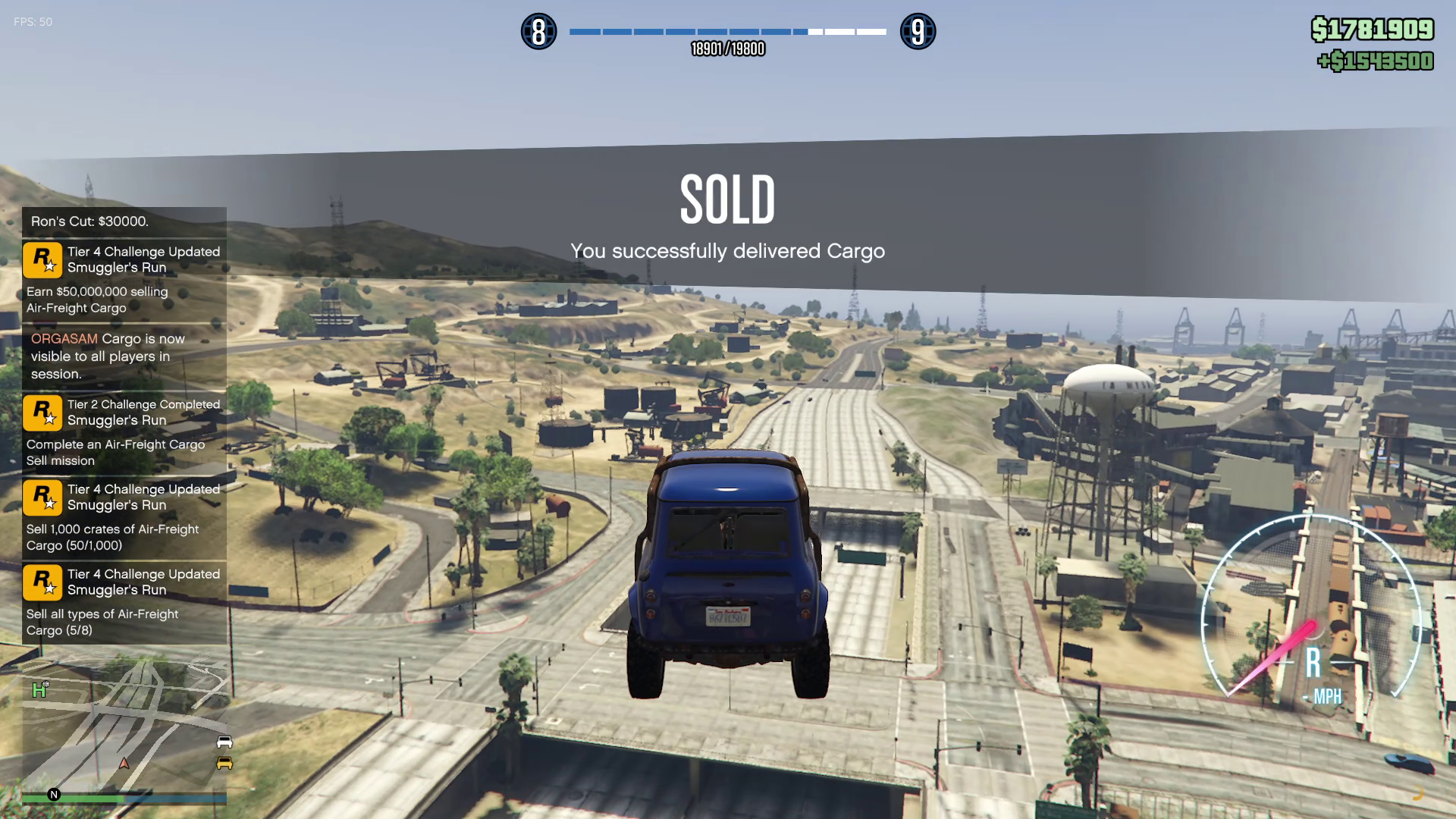Select the Sell 1,000 crates challenge notification
This screenshot has width=1456, height=819.
pos(124,516)
